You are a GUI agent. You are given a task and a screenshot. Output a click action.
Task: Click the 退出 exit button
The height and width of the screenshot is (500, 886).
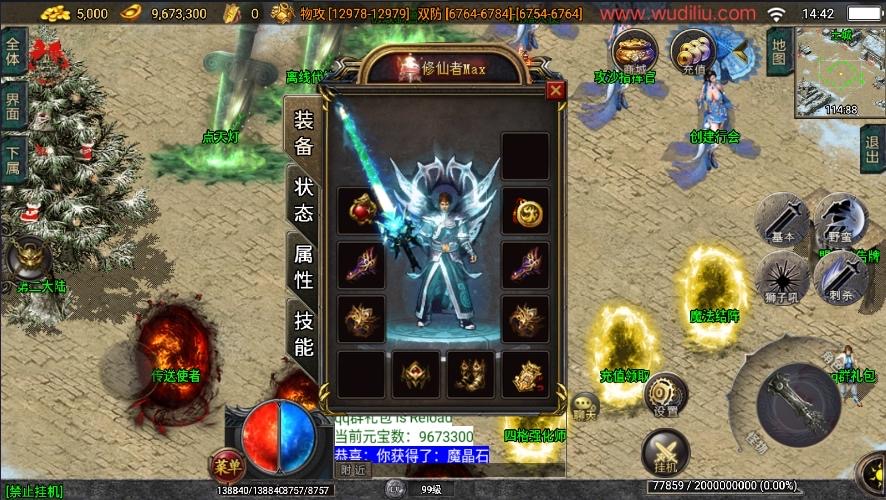[872, 150]
